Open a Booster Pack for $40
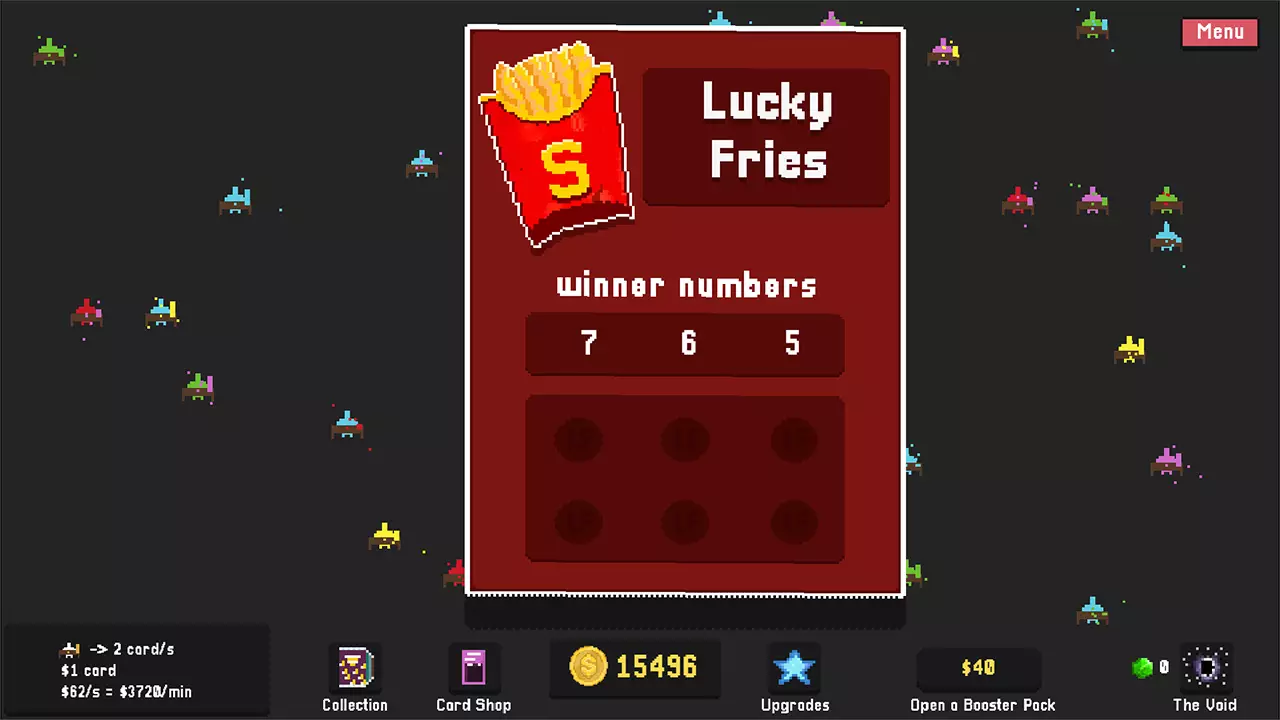Screen dimensions: 1280x720 tap(979, 667)
